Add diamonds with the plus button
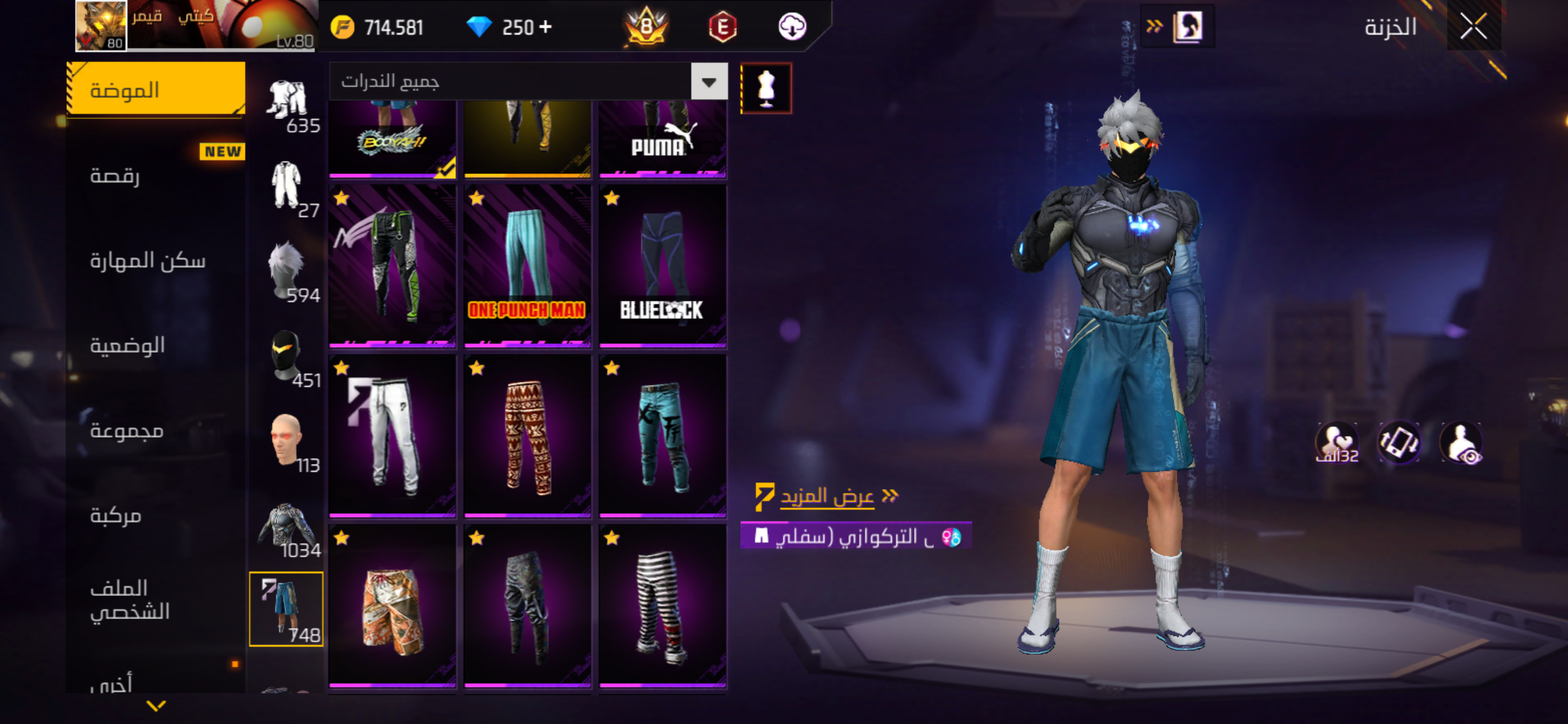The height and width of the screenshot is (724, 1568). (x=545, y=27)
